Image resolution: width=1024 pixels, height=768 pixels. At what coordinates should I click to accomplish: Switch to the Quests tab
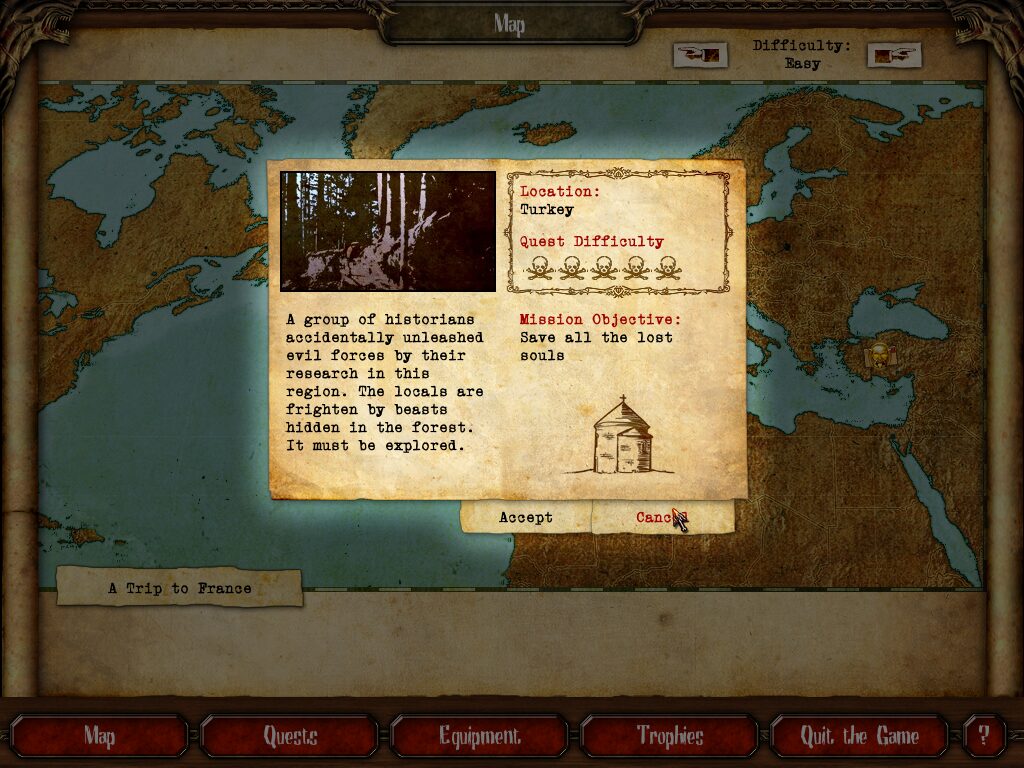[290, 737]
